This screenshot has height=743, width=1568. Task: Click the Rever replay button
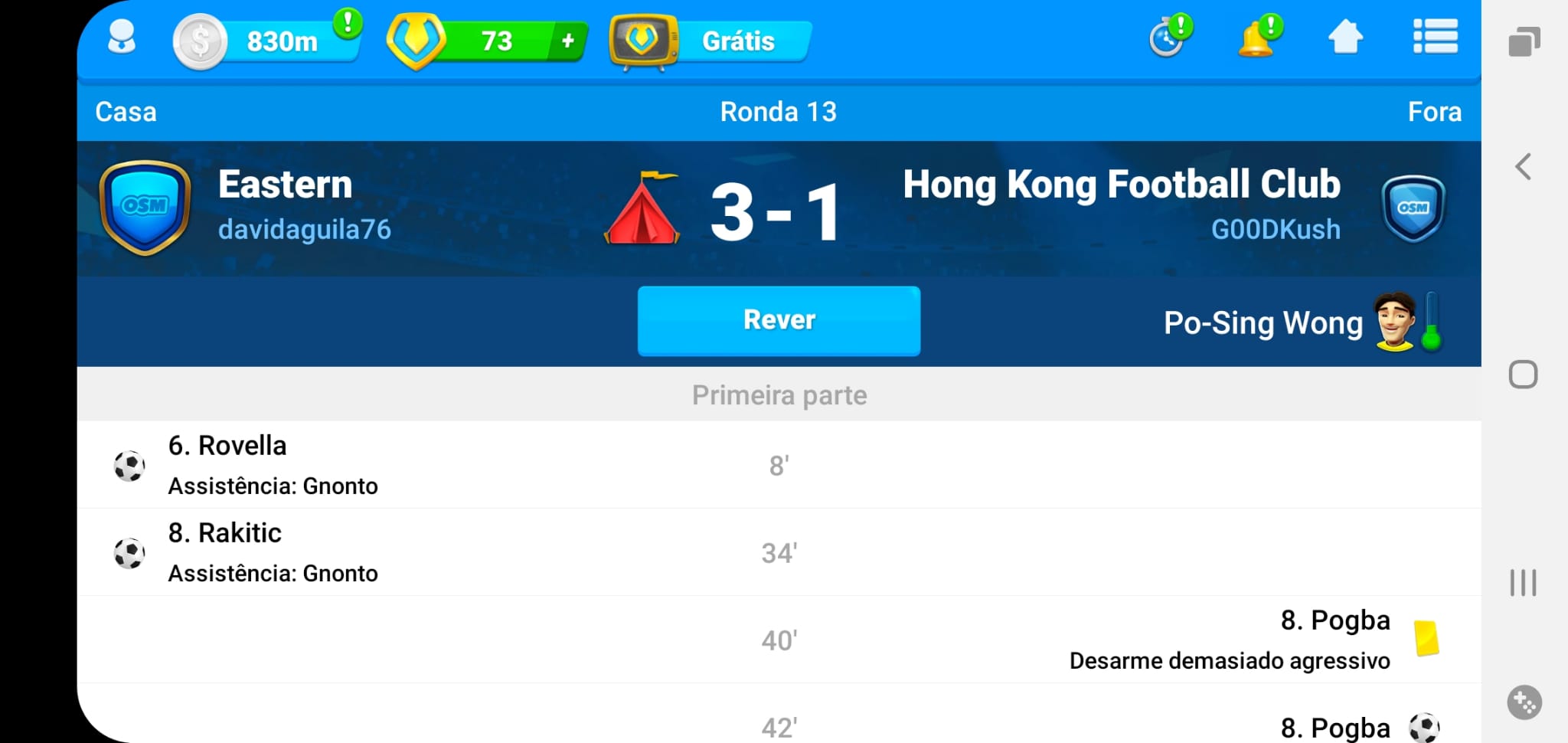pos(779,320)
